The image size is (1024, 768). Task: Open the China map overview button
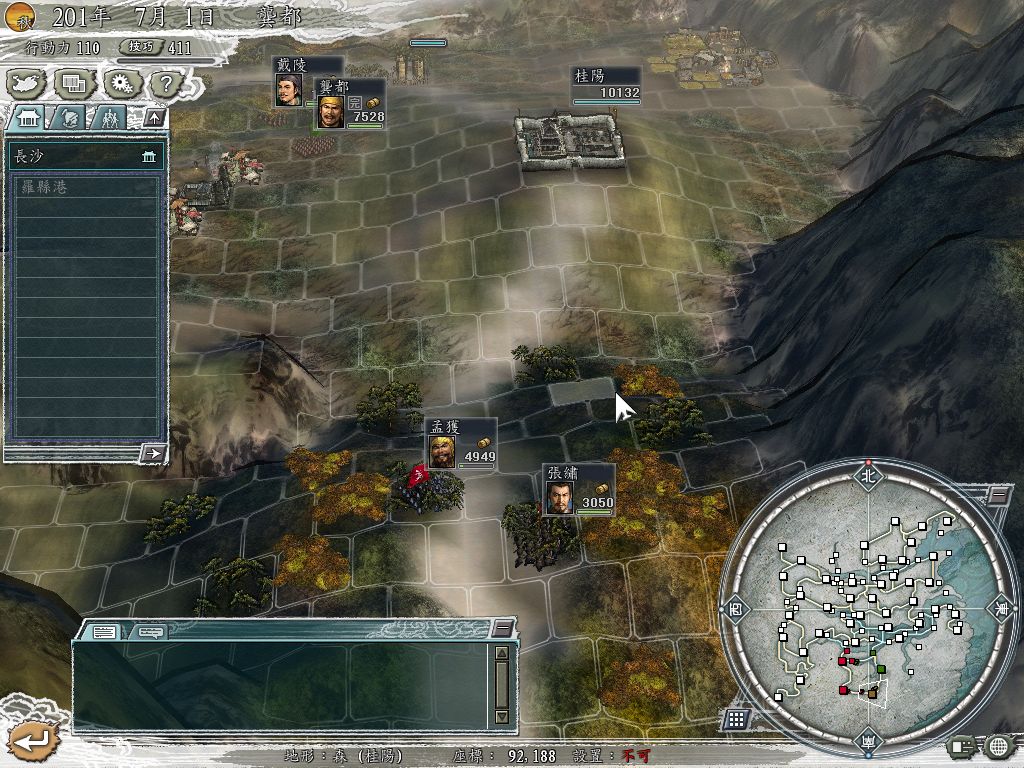tap(27, 83)
